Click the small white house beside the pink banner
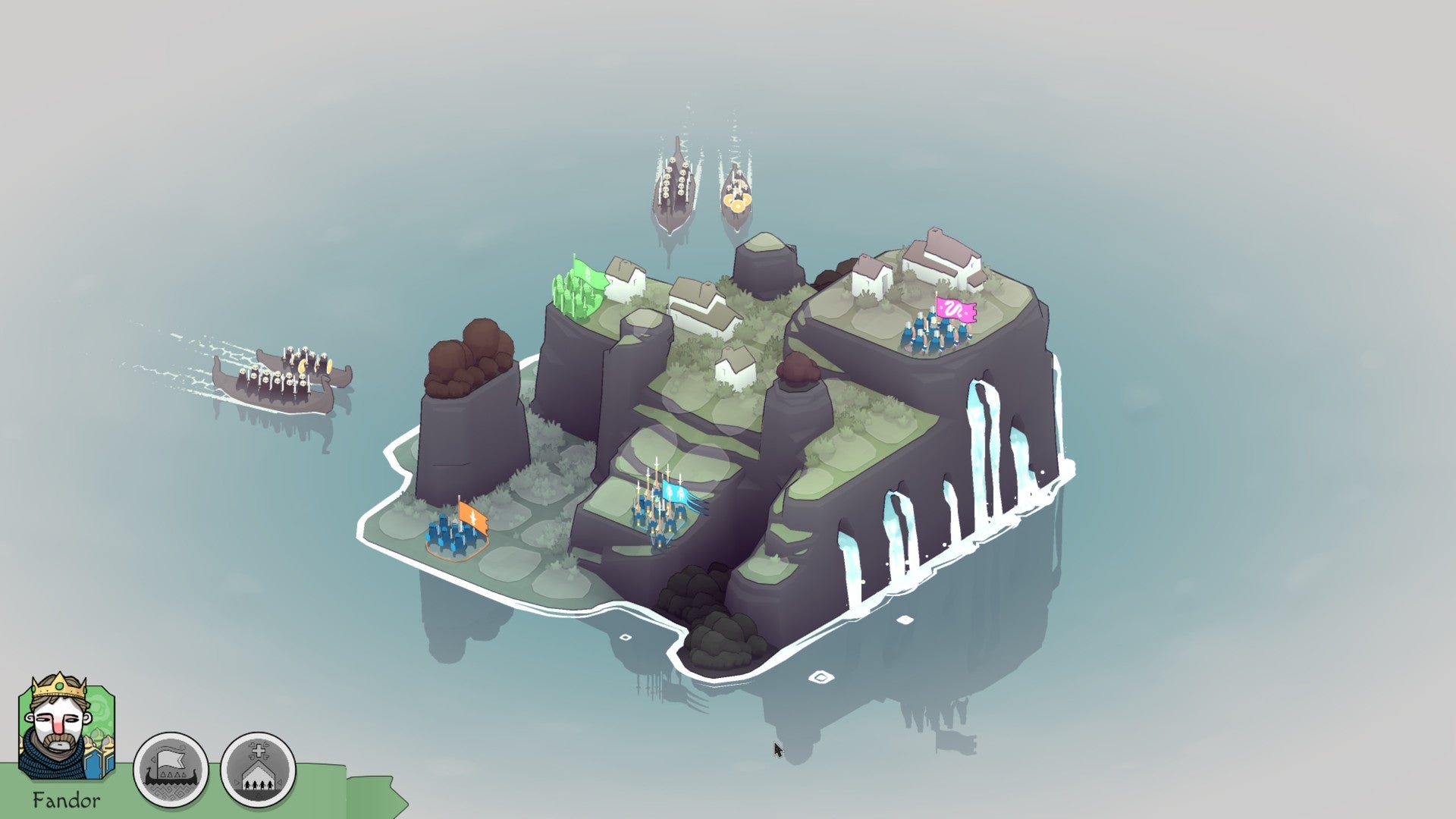1456x819 pixels. (872, 281)
